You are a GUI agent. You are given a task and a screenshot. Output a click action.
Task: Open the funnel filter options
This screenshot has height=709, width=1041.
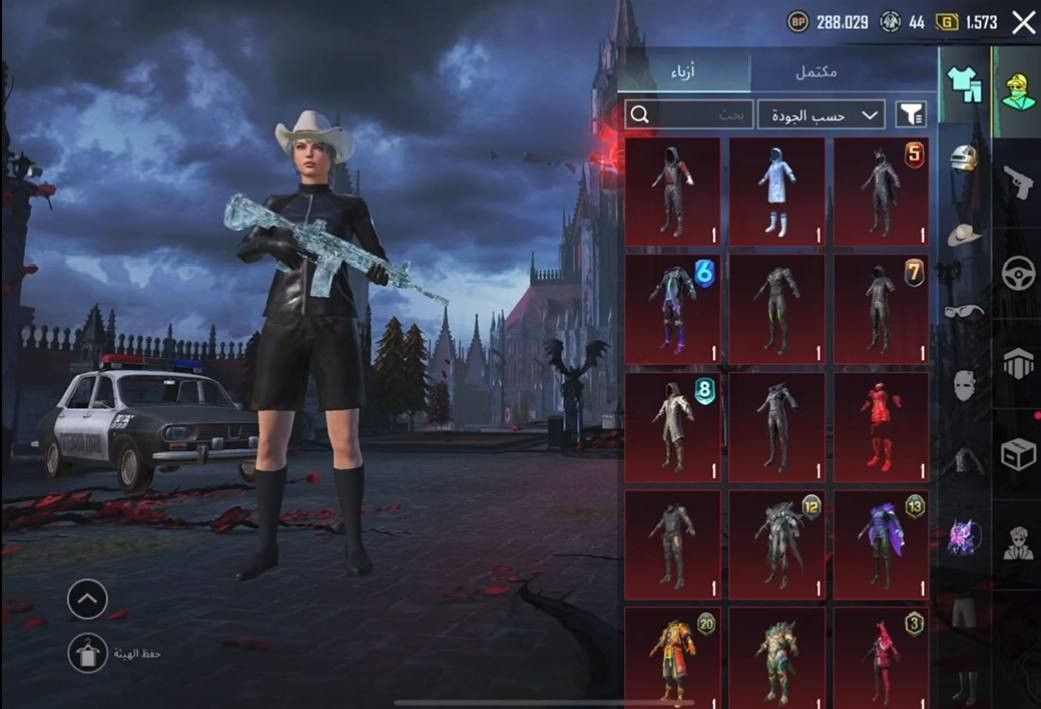pos(910,115)
